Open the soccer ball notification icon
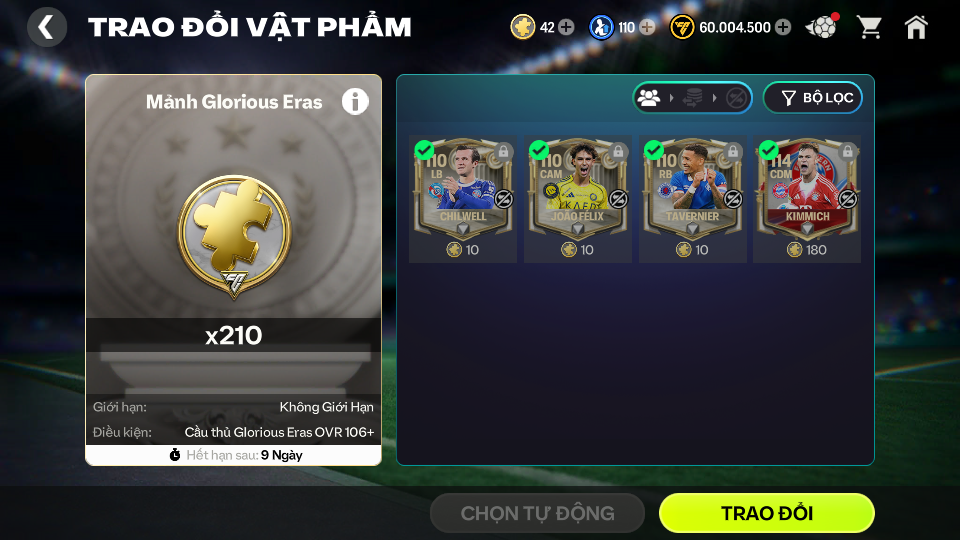 click(x=822, y=27)
